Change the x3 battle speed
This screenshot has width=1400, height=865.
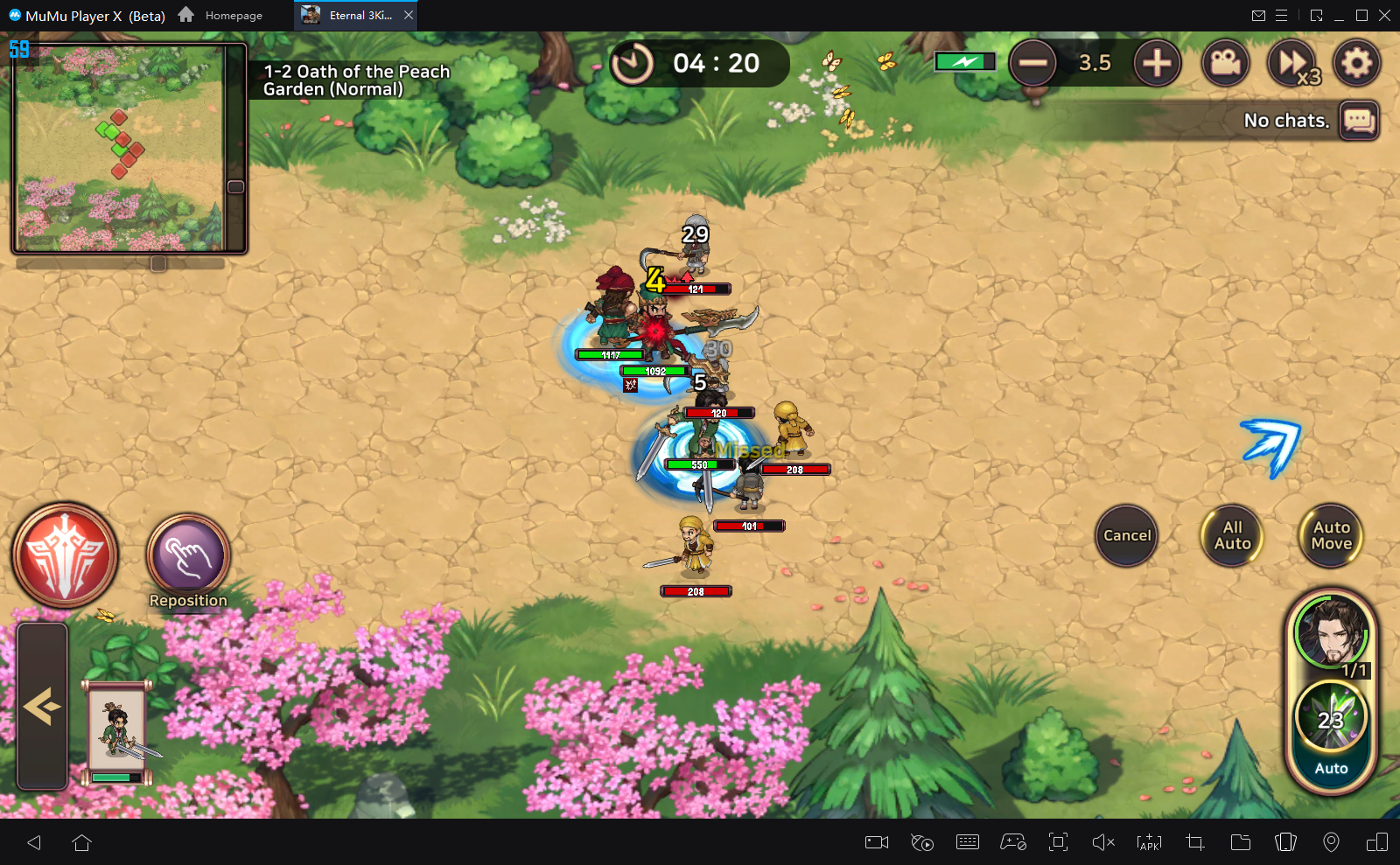tap(1292, 63)
